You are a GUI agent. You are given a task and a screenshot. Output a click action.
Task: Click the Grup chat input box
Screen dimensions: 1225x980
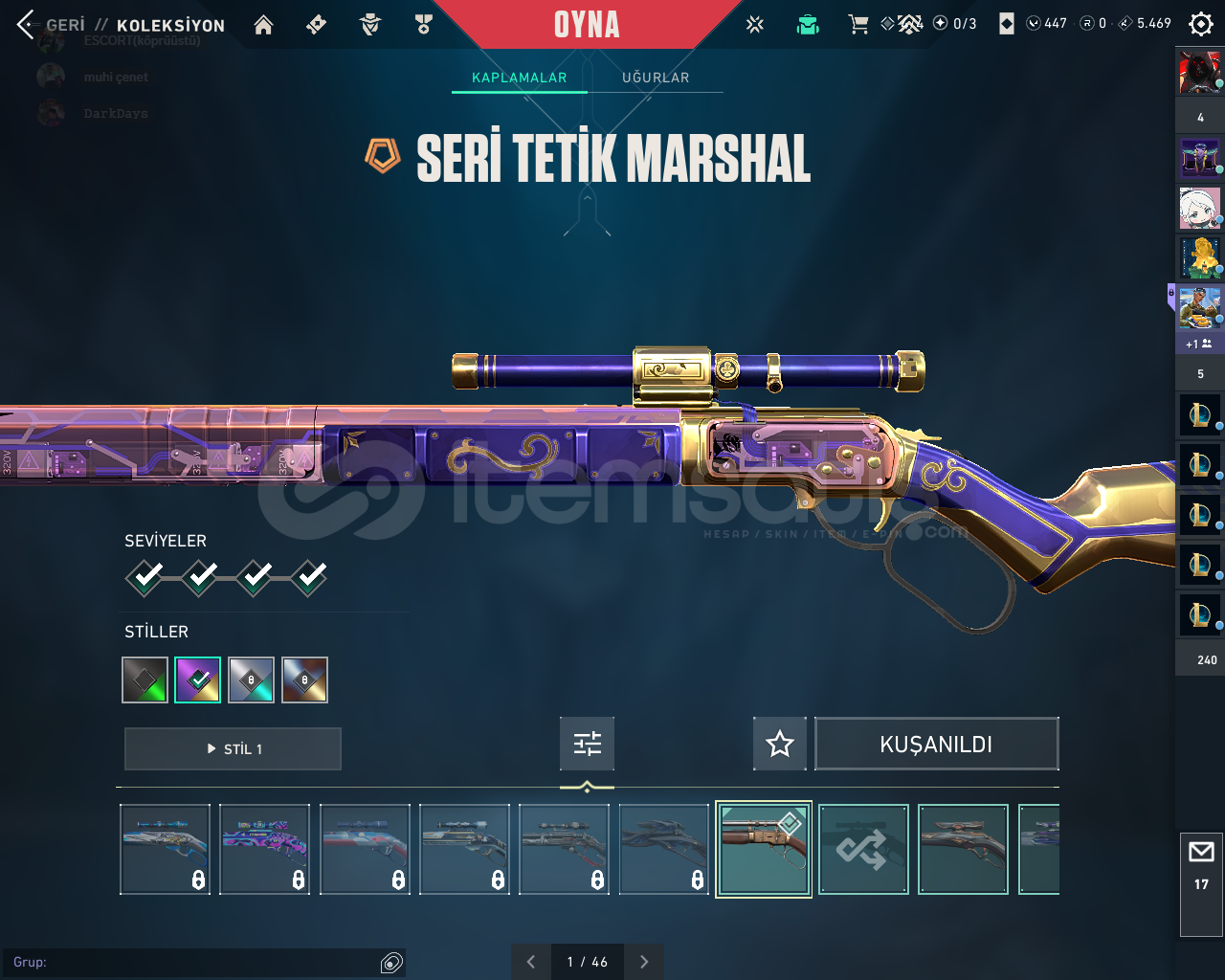pos(191,962)
